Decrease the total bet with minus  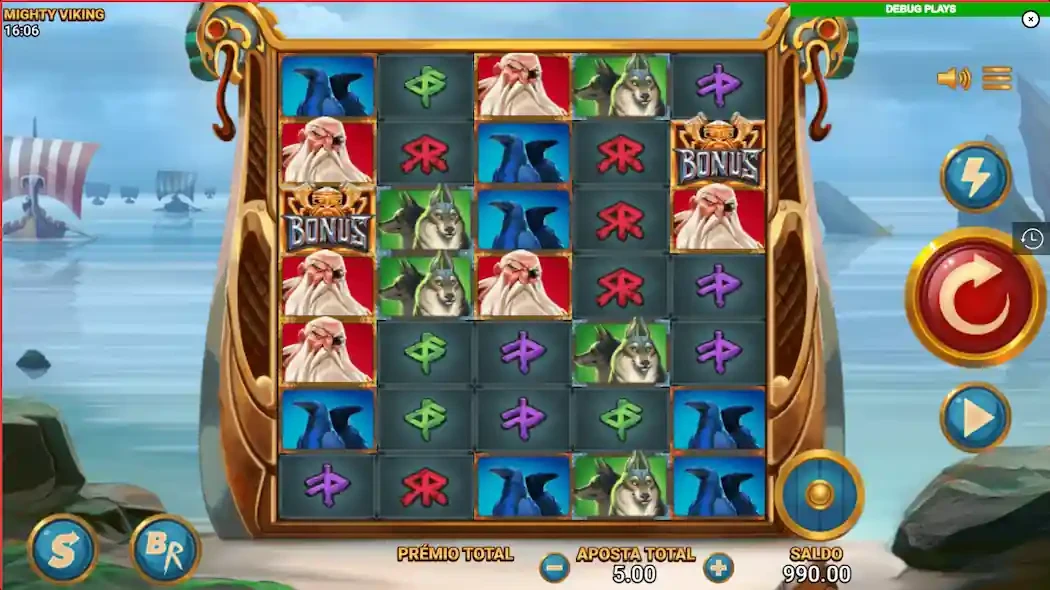(554, 568)
